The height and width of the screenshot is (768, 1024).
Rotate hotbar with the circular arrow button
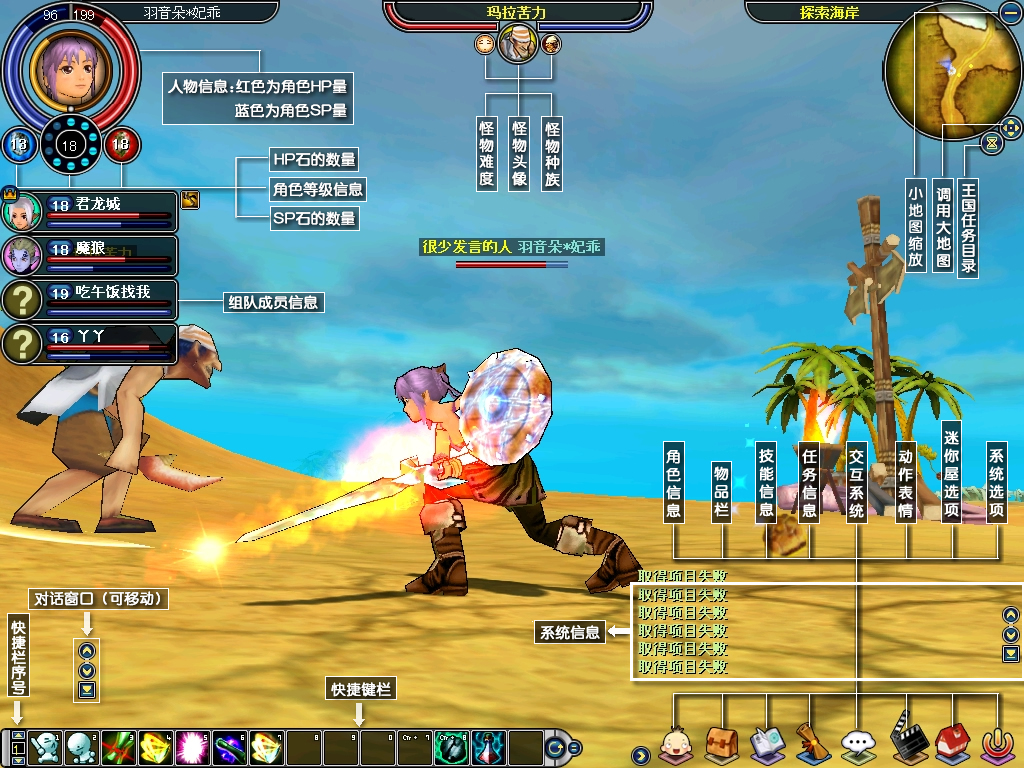click(x=556, y=747)
